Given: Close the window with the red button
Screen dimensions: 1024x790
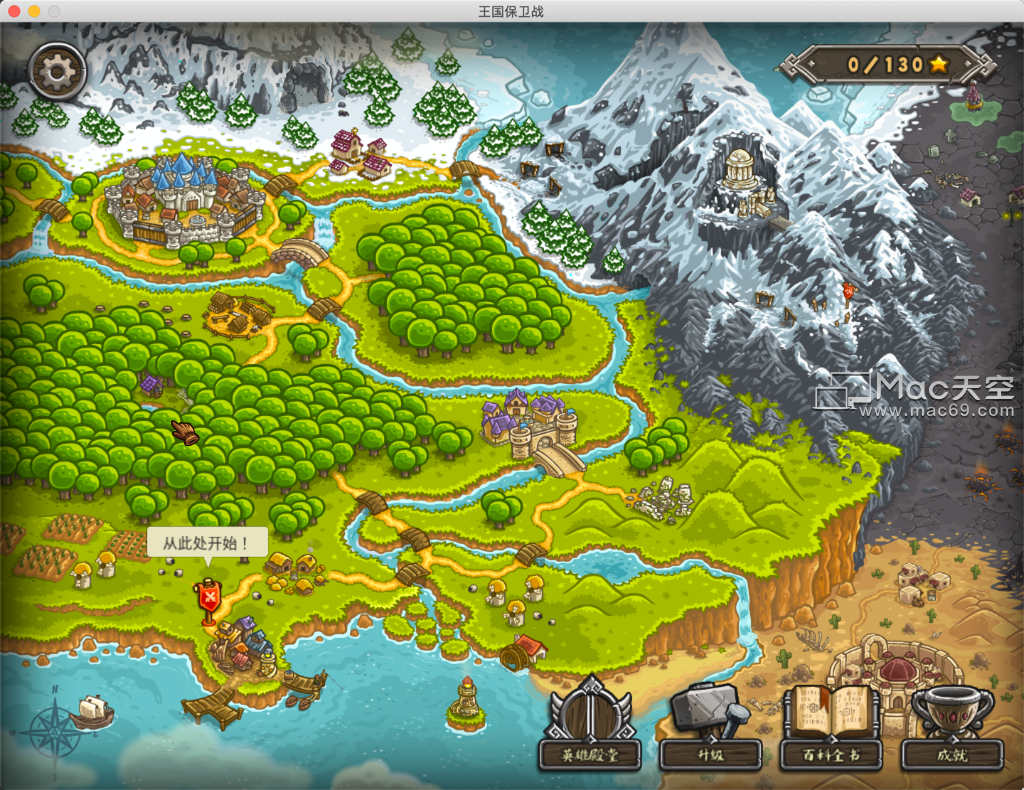Looking at the screenshot, I should click(x=14, y=11).
